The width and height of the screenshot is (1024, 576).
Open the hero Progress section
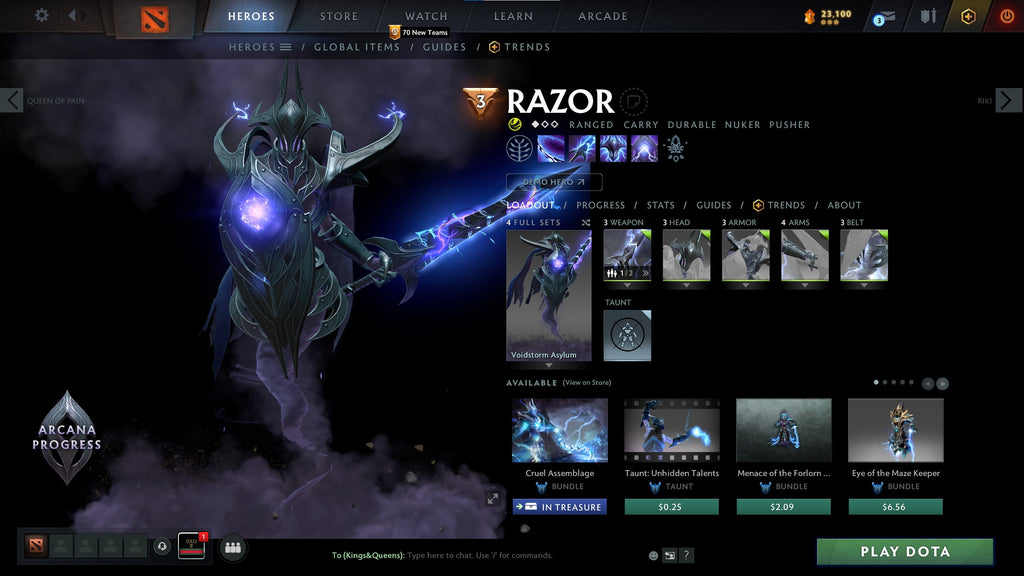600,205
